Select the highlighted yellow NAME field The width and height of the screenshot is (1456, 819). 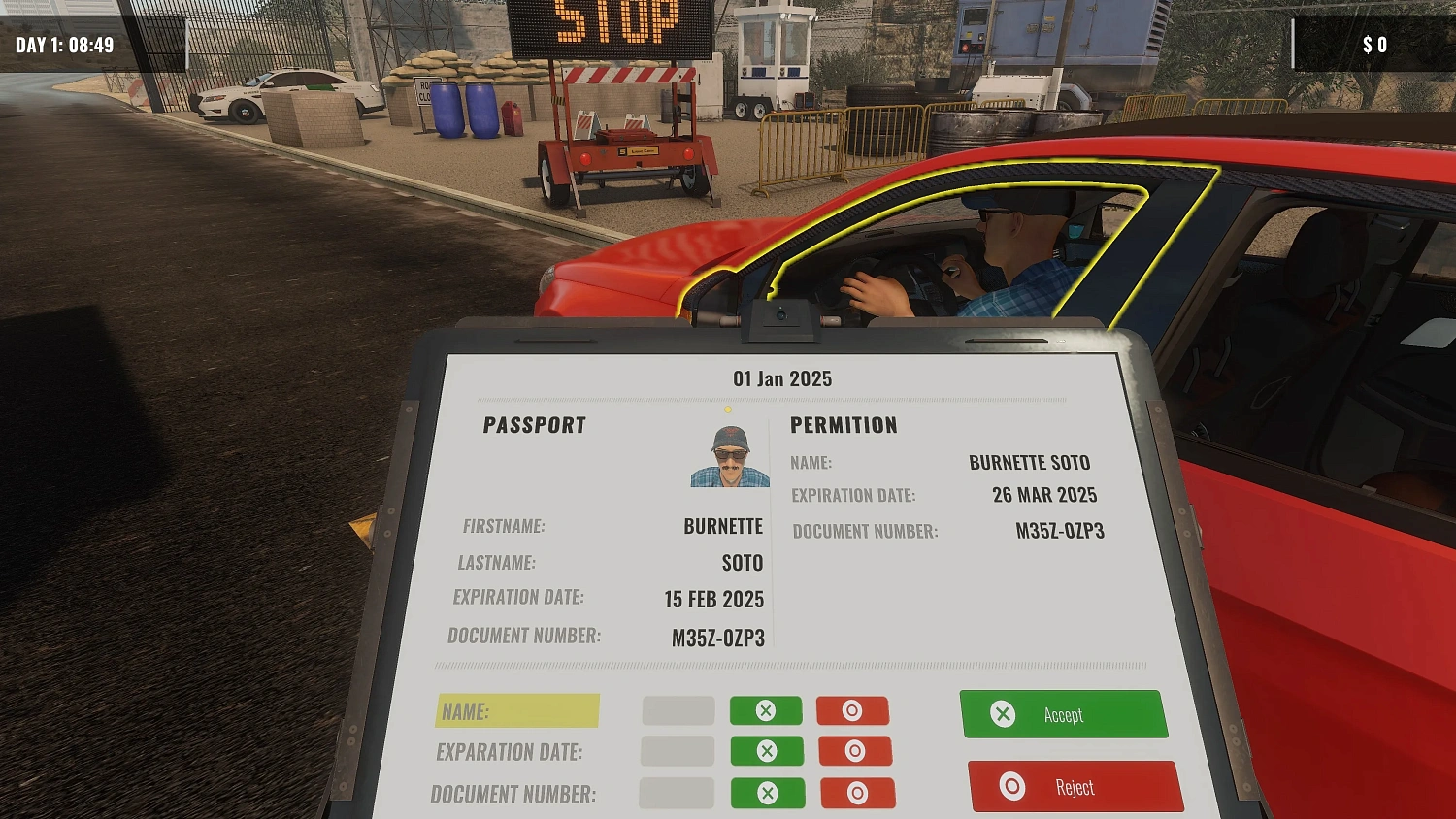tap(517, 710)
